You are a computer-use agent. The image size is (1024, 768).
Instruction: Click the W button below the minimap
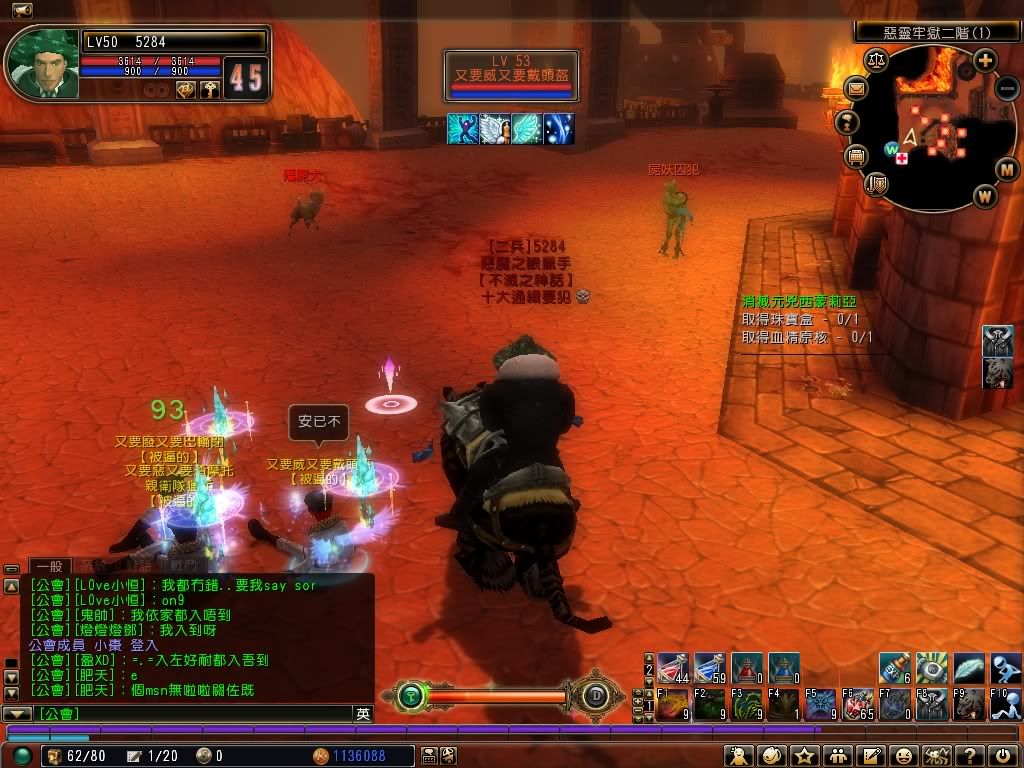click(x=985, y=194)
